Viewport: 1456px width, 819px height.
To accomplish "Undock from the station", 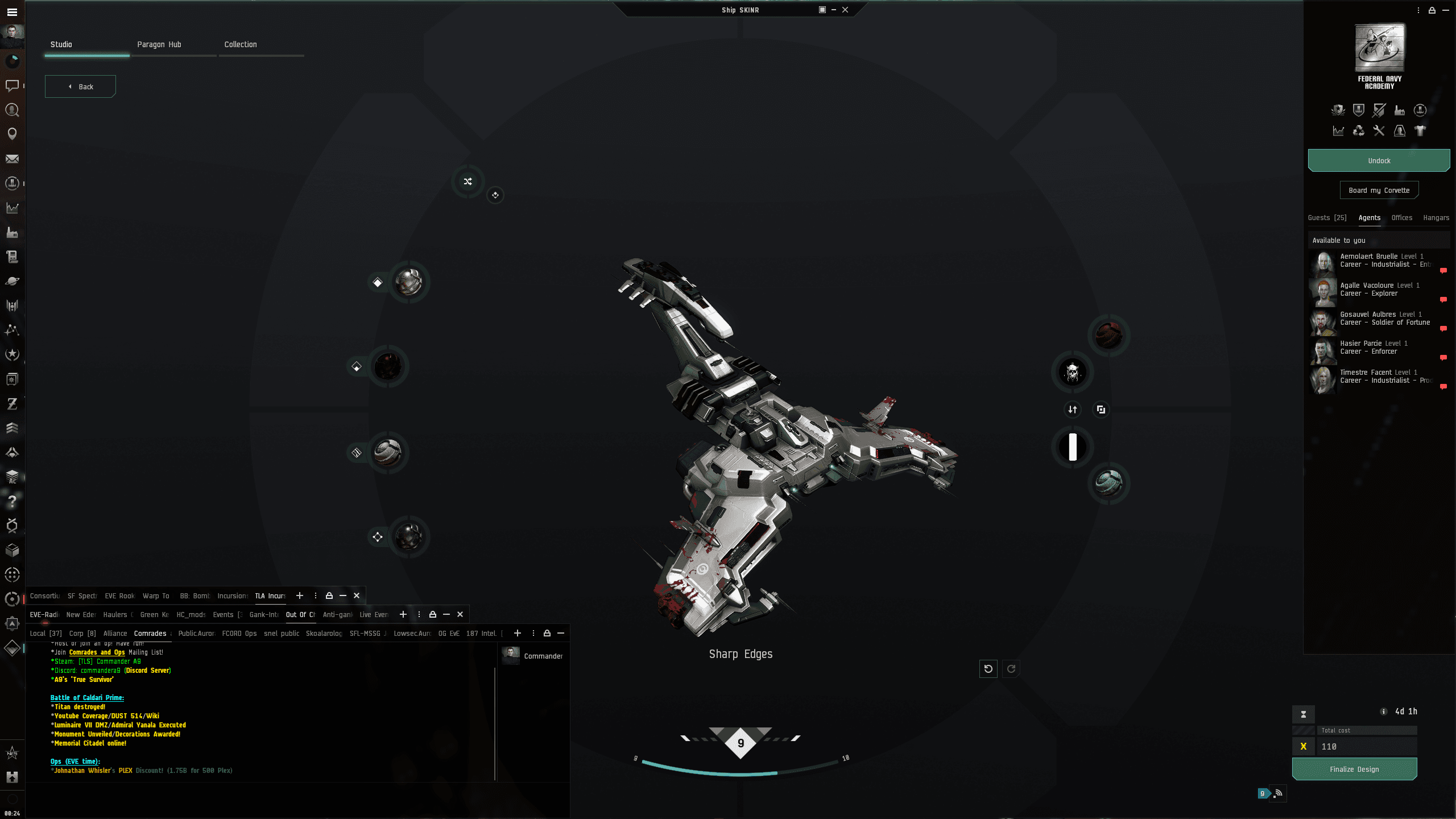I will (x=1379, y=161).
